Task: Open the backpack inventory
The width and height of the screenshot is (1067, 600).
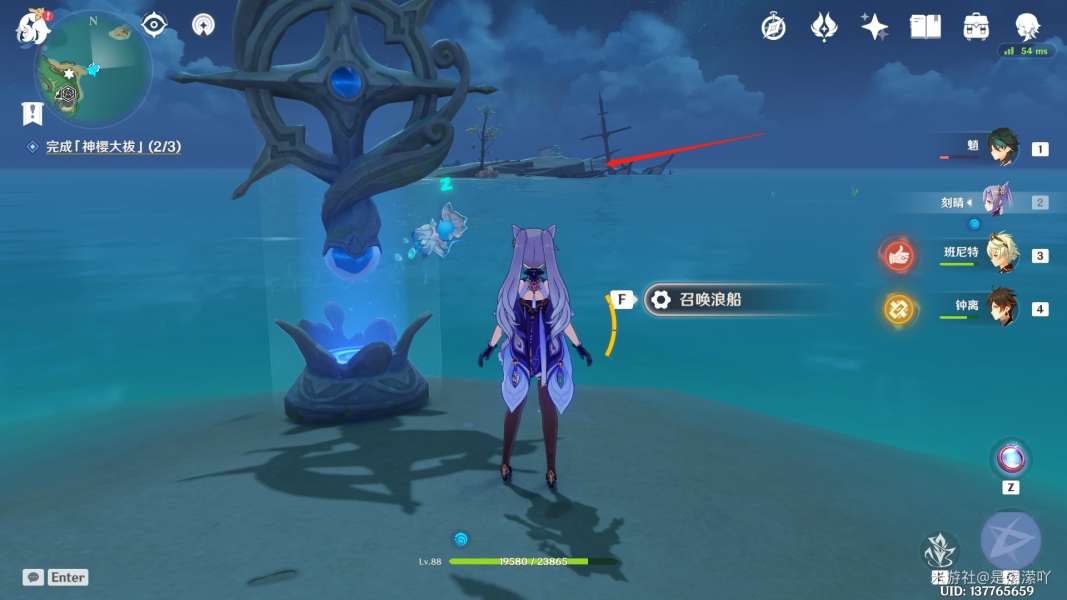Action: pos(976,27)
